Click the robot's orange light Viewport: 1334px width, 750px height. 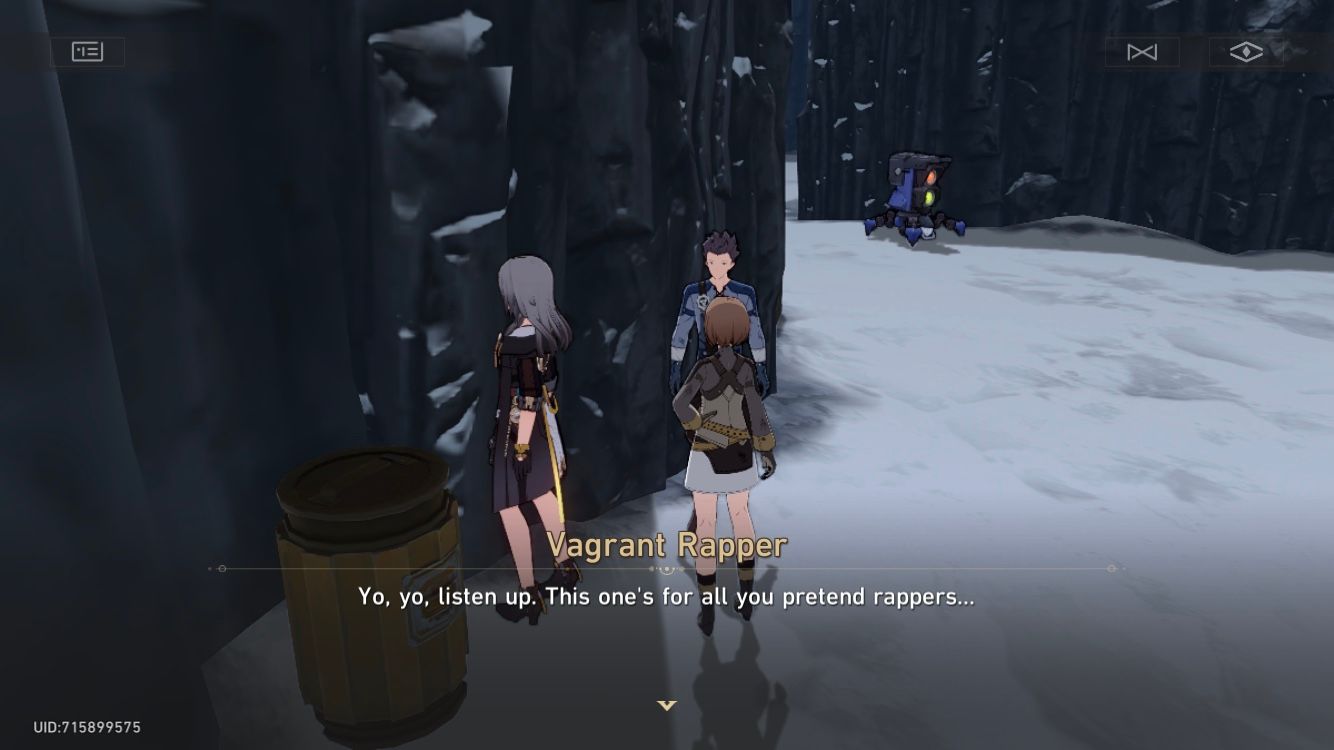[x=930, y=176]
